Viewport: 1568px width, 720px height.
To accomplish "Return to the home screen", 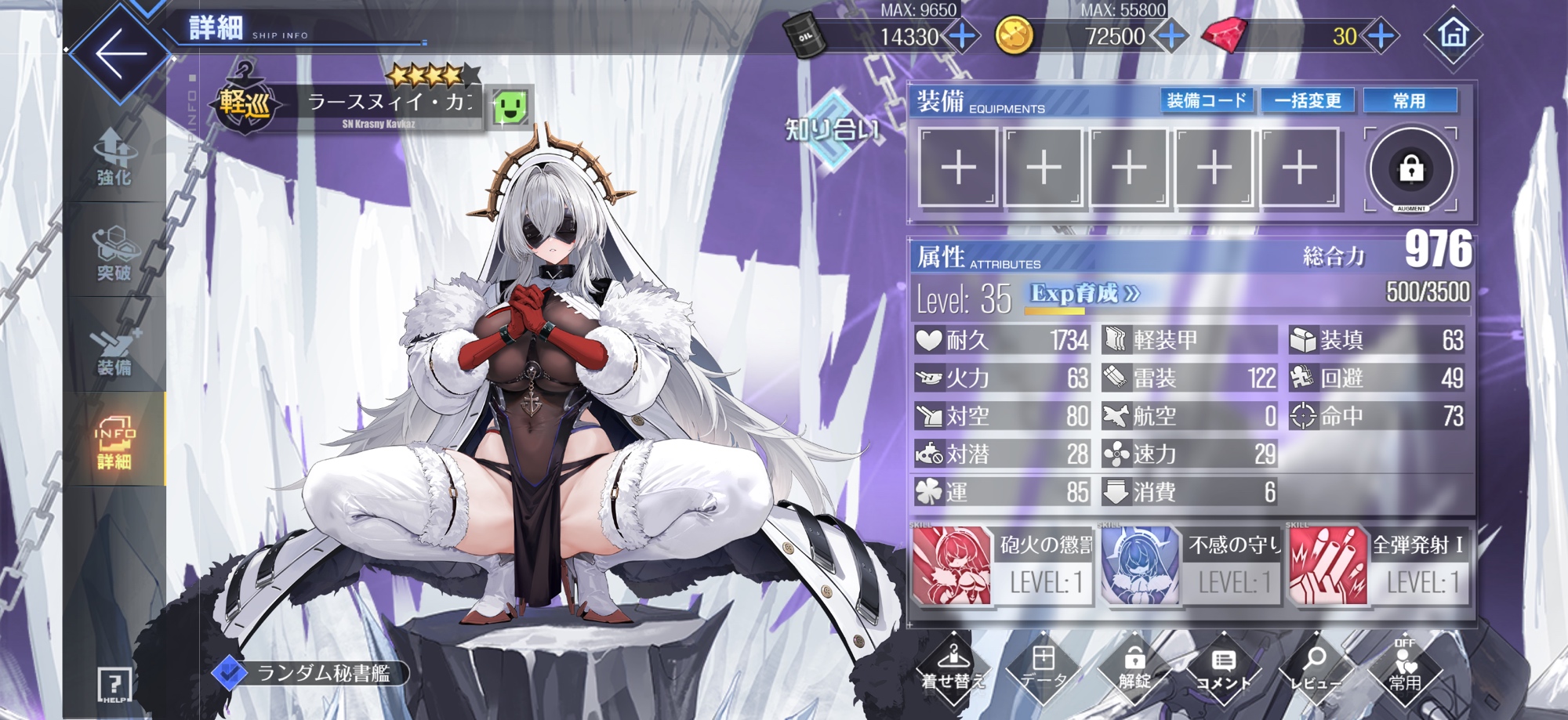I will click(x=1453, y=34).
